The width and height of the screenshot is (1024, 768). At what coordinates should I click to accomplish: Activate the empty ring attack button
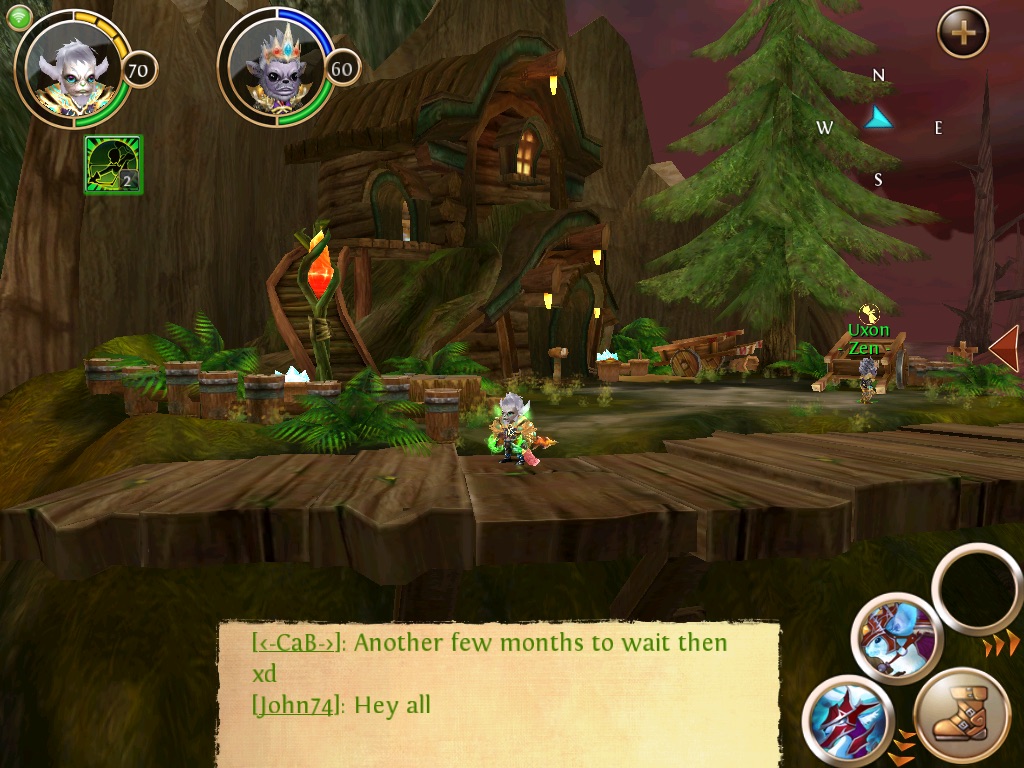(x=977, y=590)
